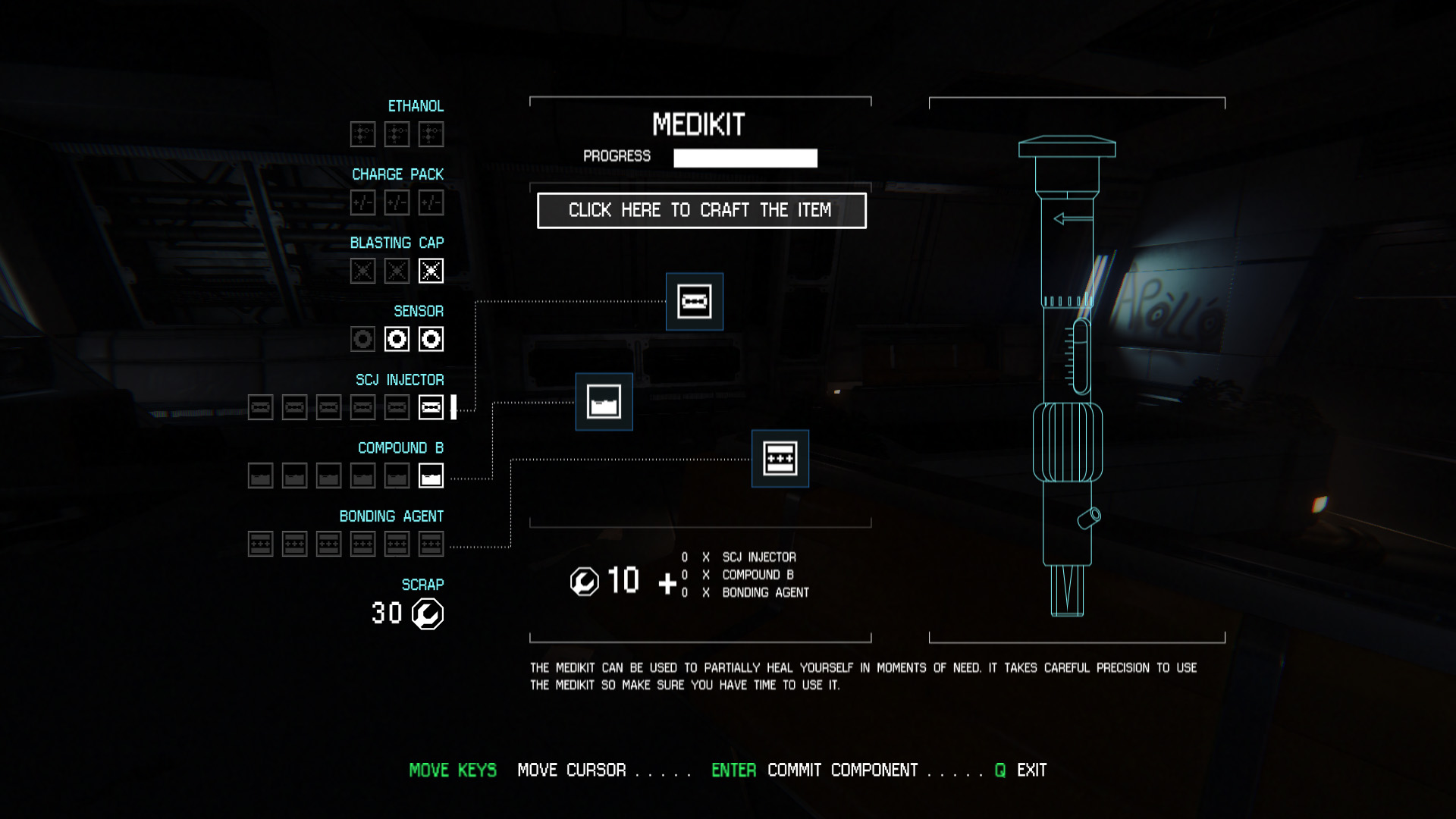The height and width of the screenshot is (819, 1456).
Task: Toggle the second Sensor component
Action: click(396, 339)
